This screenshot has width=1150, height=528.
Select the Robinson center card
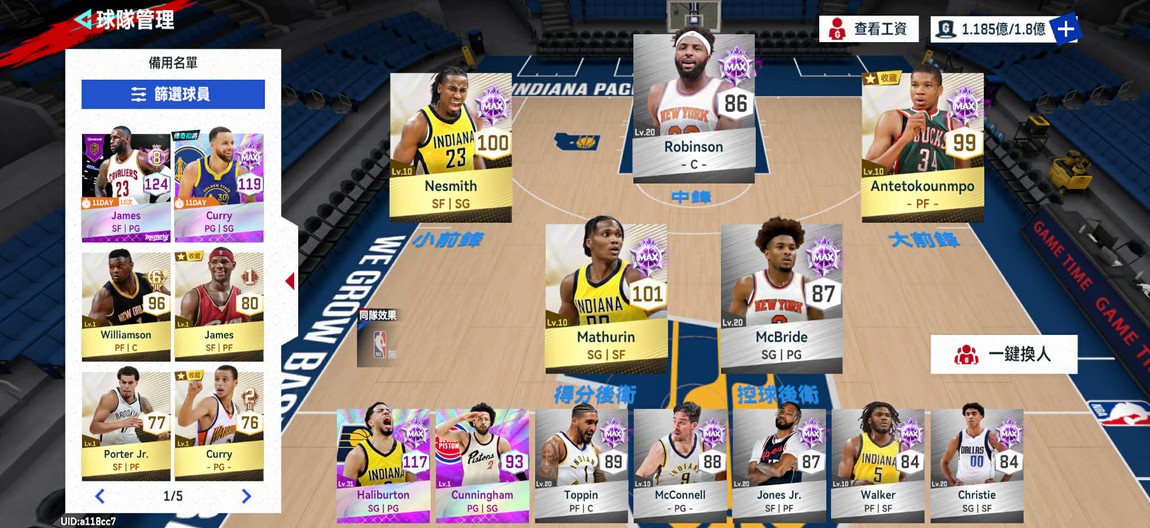pos(693,108)
